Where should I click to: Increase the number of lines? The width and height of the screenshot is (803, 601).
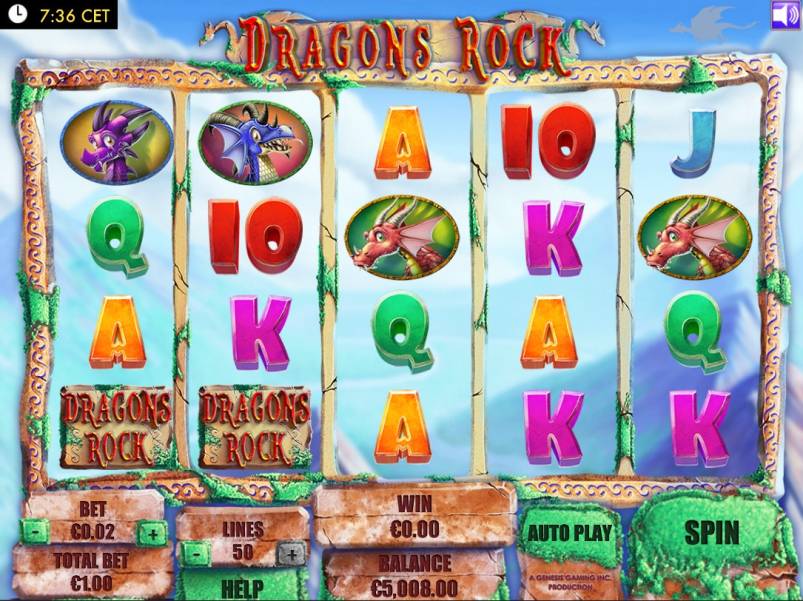(x=290, y=552)
